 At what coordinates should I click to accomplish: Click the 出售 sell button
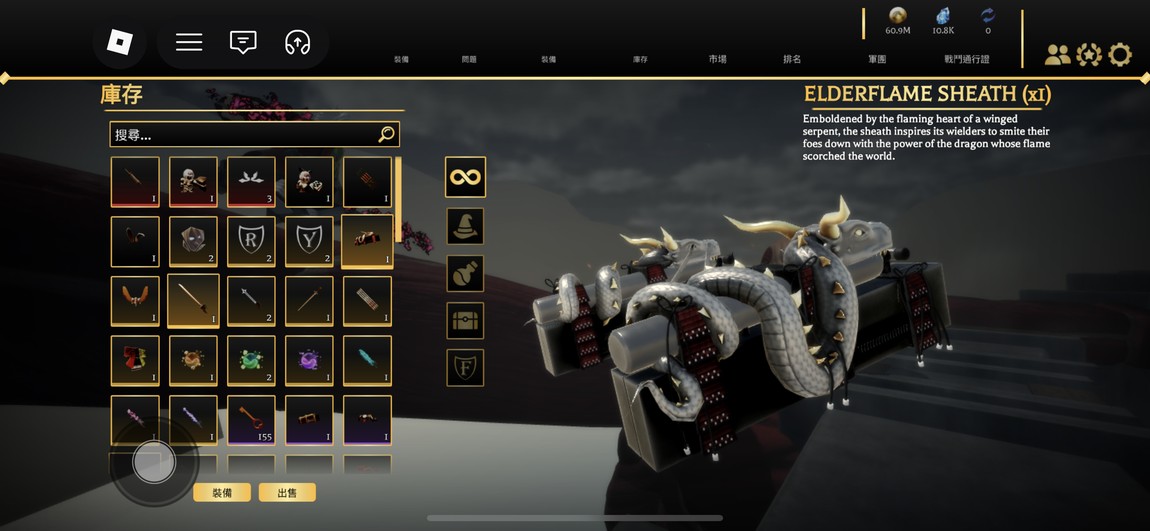[287, 493]
